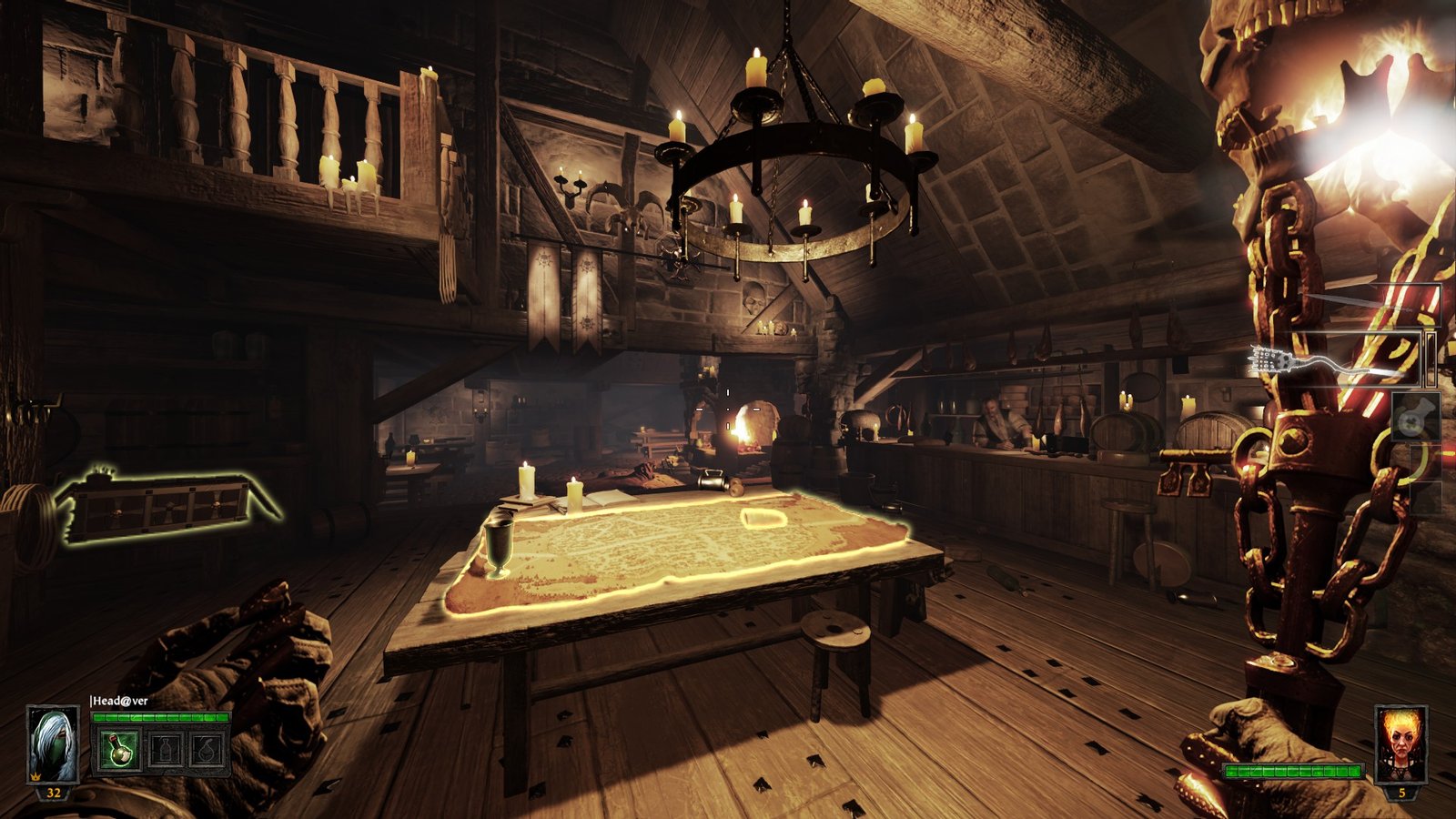1456x819 pixels.
Task: Click the empty potion bottle slot
Action: (x=164, y=751)
